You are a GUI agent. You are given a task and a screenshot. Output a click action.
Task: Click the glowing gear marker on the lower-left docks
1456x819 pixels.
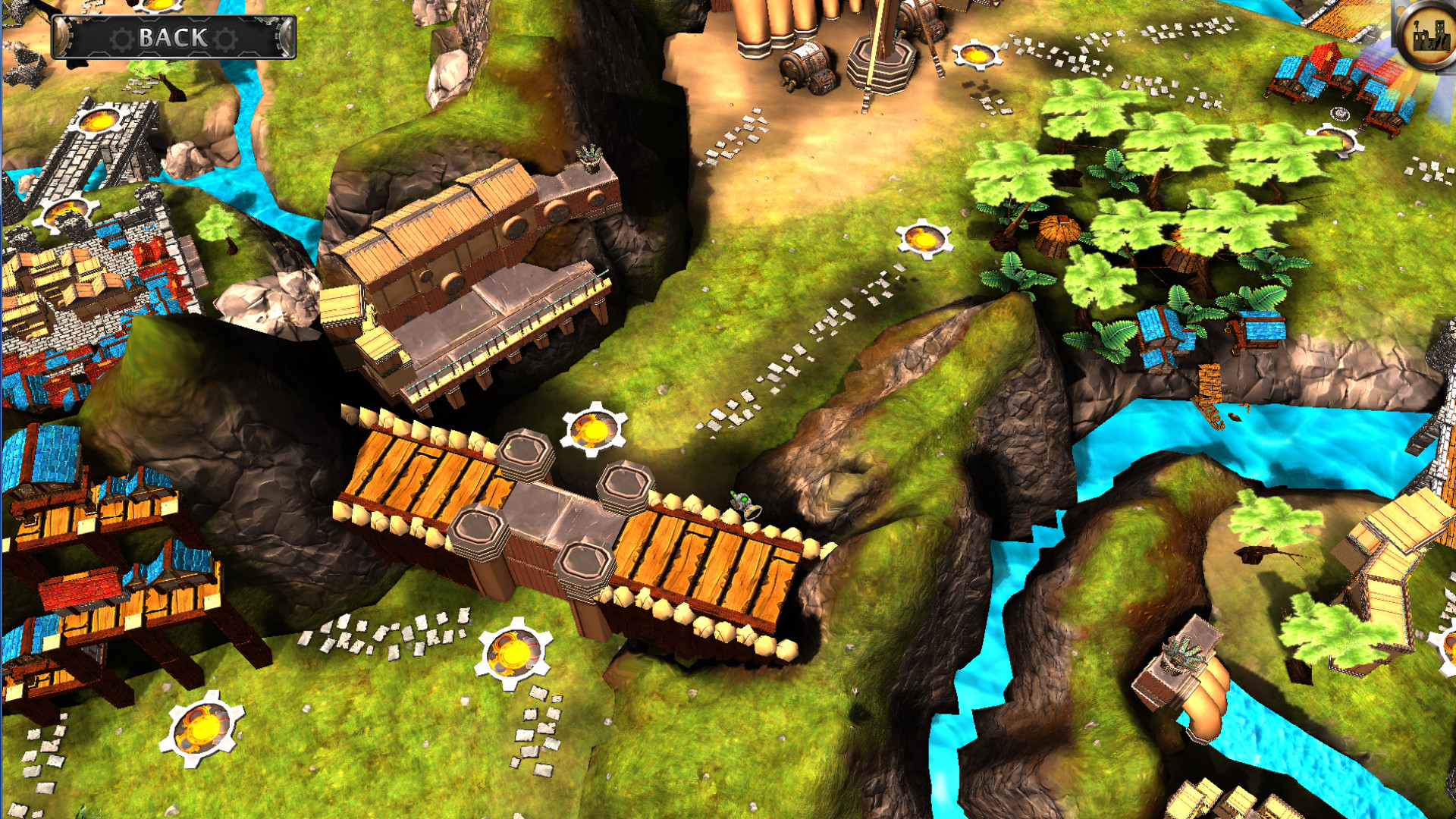coord(204,728)
